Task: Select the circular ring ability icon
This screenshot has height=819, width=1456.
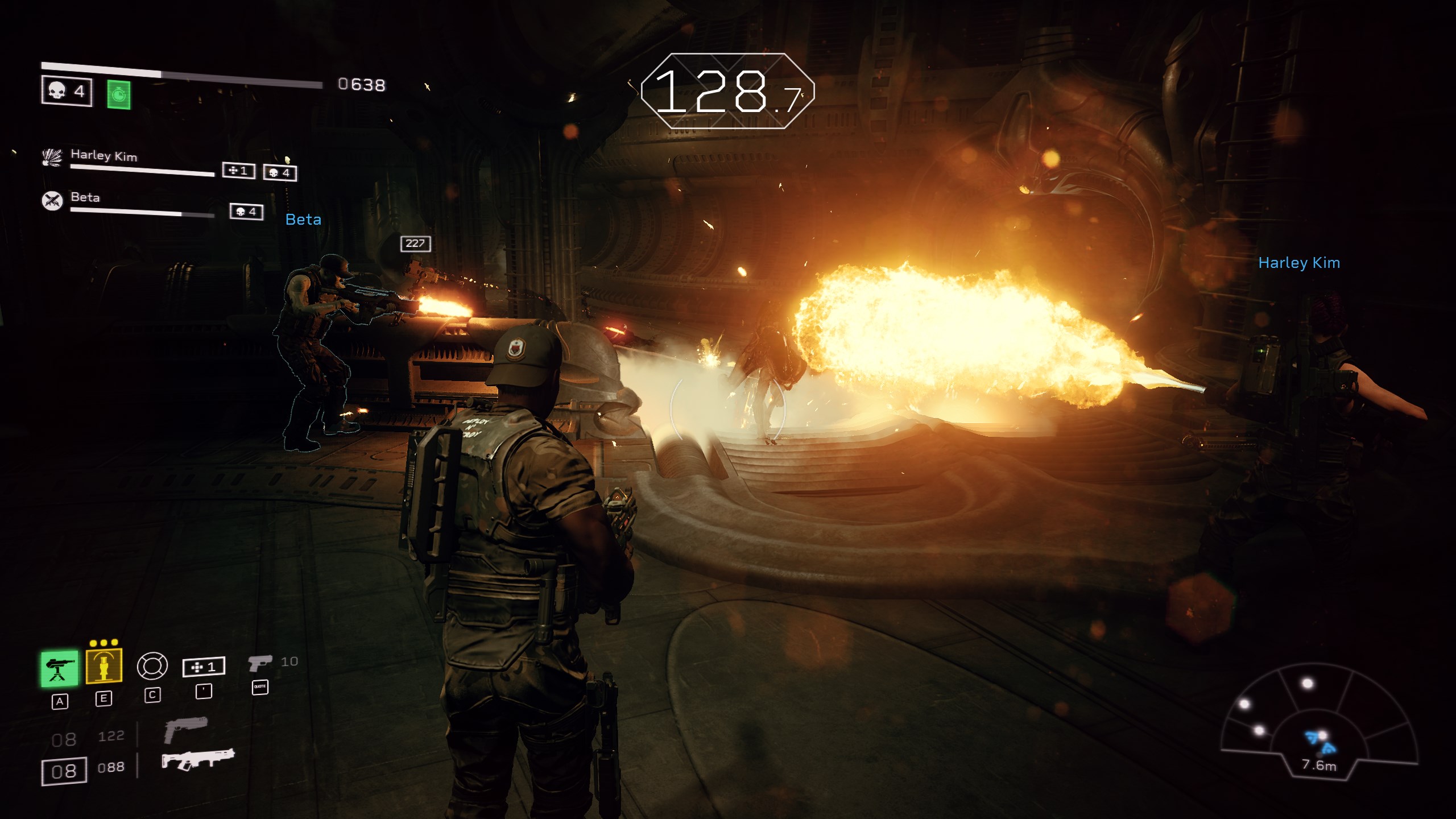Action: coord(152,665)
